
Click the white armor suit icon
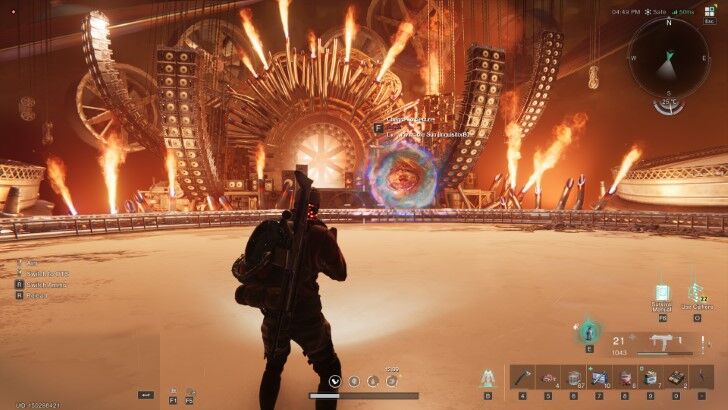(488, 377)
